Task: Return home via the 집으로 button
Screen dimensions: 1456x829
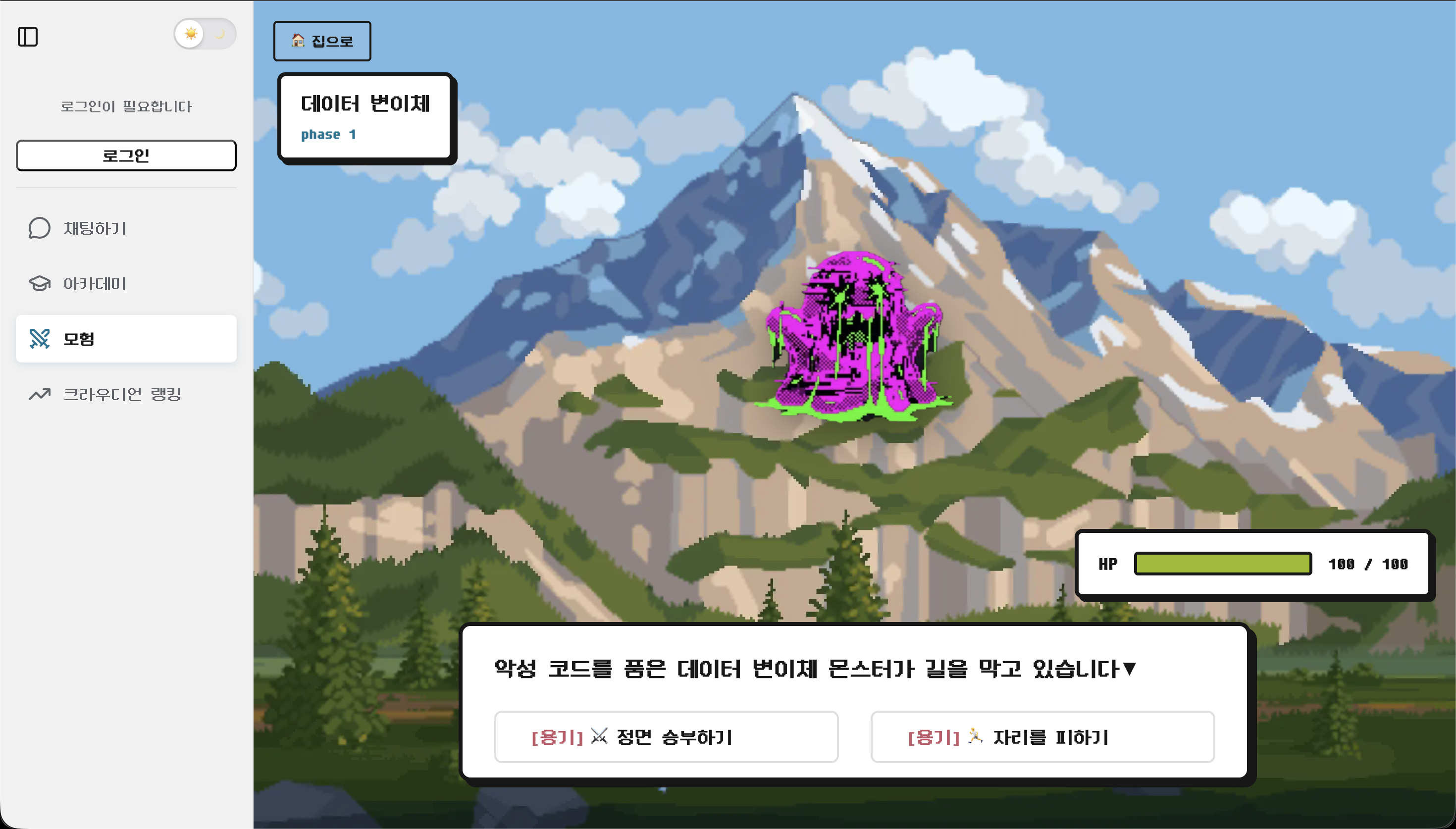Action: [322, 41]
